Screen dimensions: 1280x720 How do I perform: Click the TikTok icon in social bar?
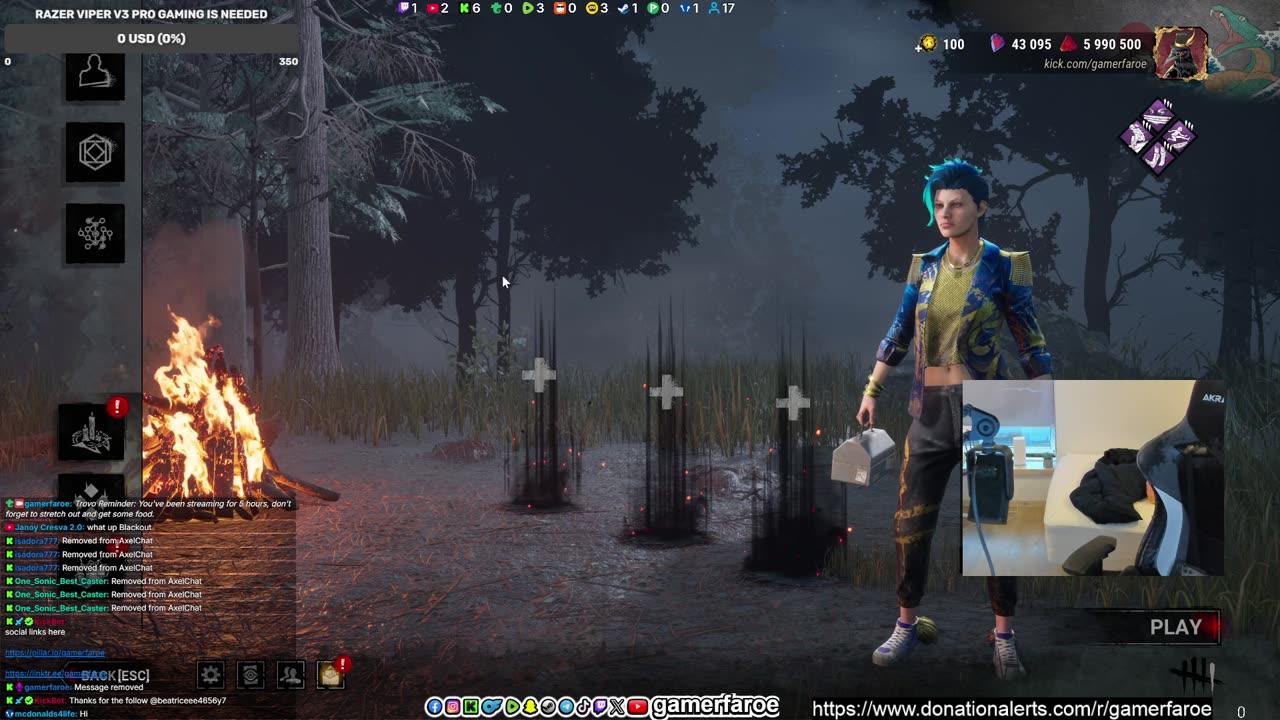coord(583,707)
